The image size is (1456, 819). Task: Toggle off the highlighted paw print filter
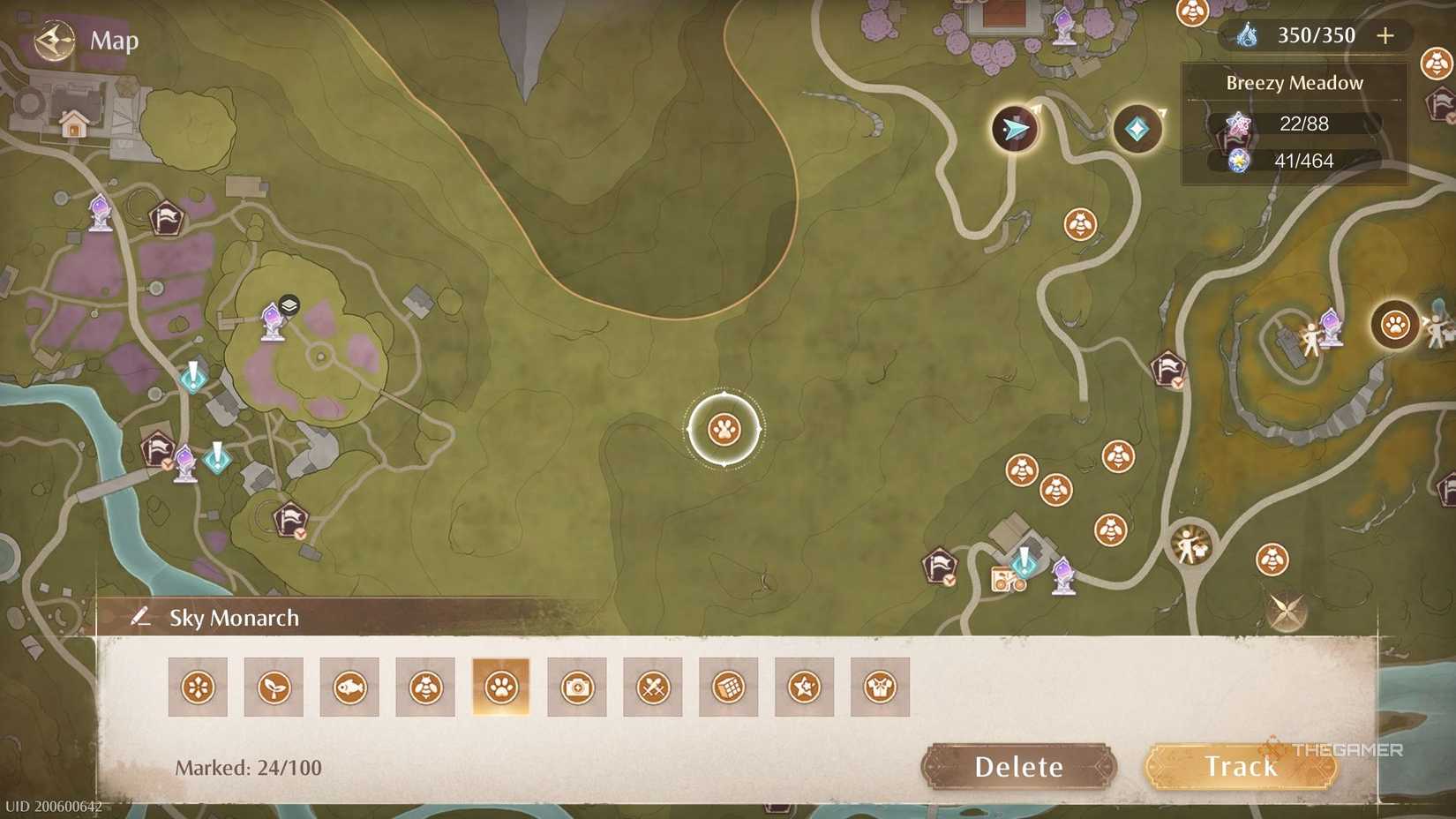[501, 687]
